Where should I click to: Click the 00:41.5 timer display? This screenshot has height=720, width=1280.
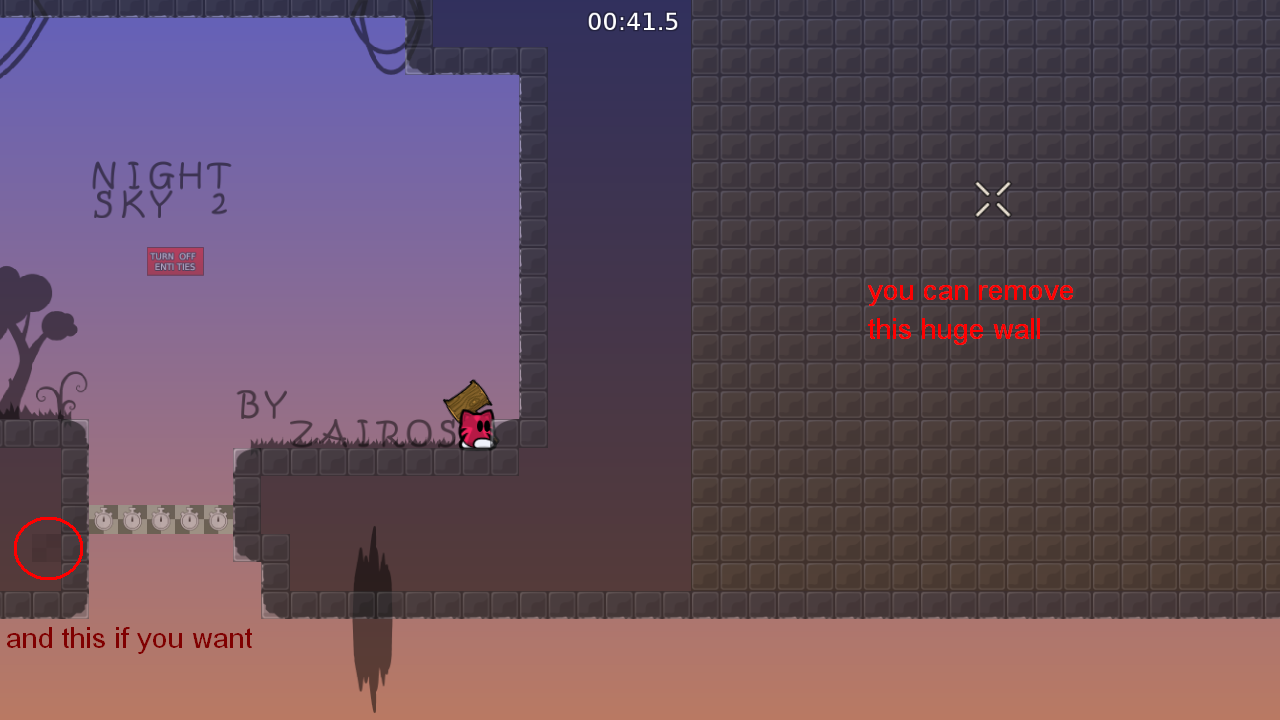(x=633, y=21)
